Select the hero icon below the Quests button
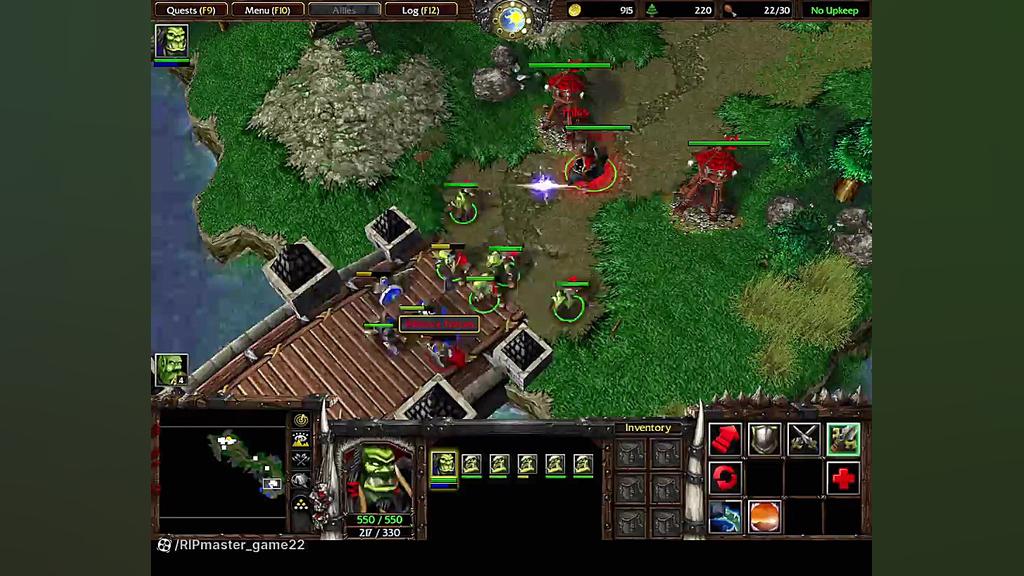Image resolution: width=1024 pixels, height=576 pixels. [x=171, y=42]
